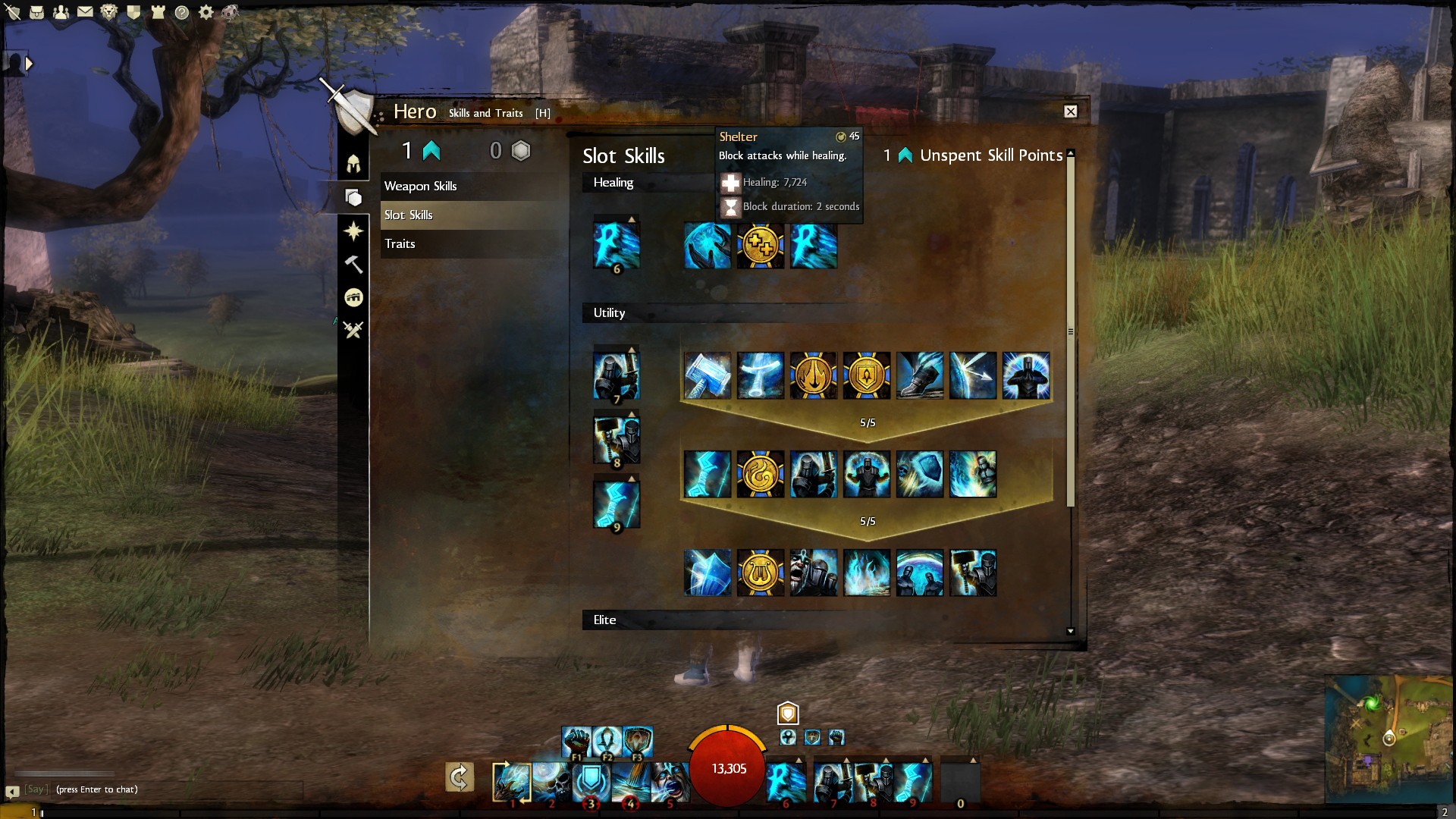Open the crafting hammer tab
The image size is (1456, 819).
pos(353,264)
